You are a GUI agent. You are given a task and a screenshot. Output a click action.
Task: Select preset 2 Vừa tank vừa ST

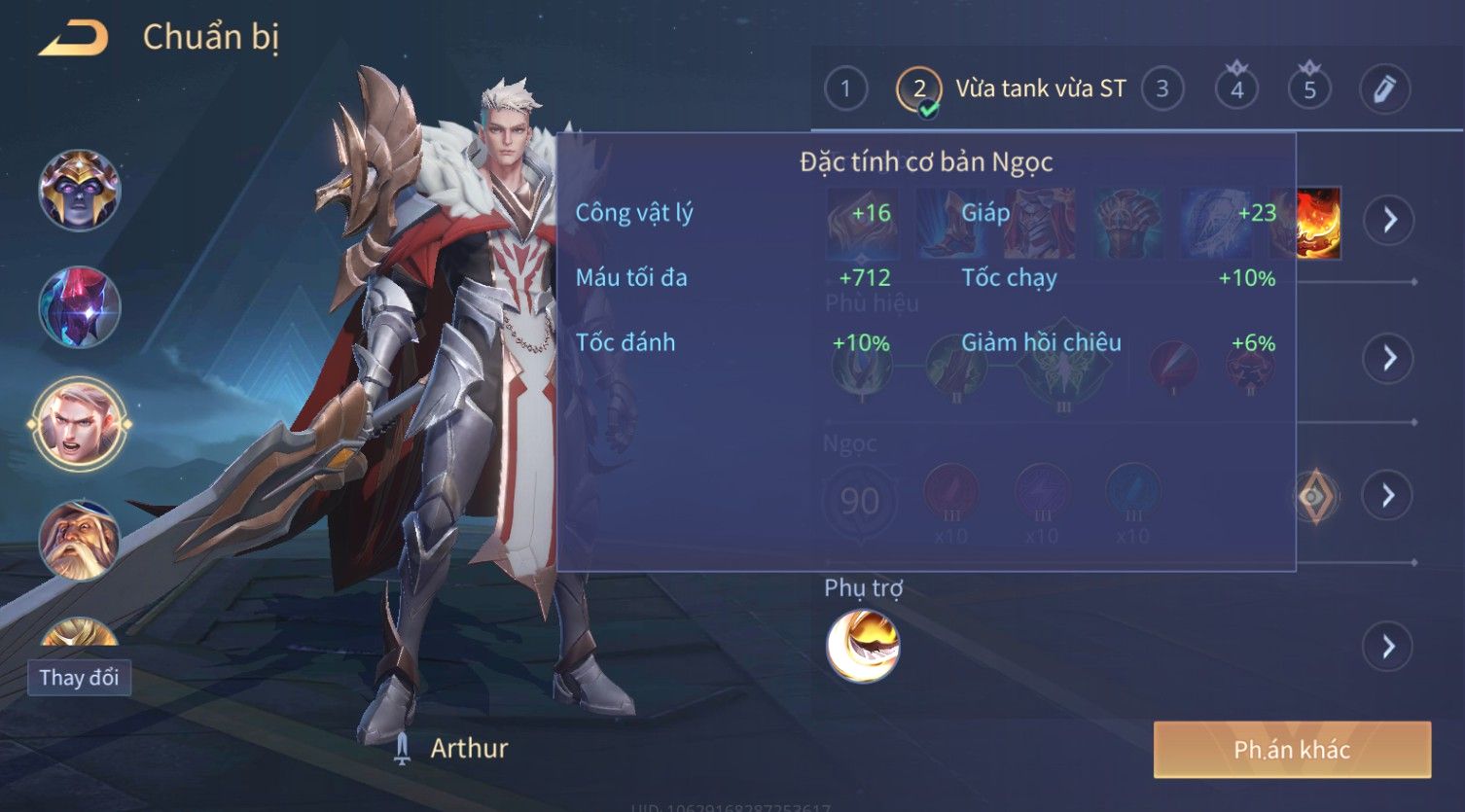1012,89
